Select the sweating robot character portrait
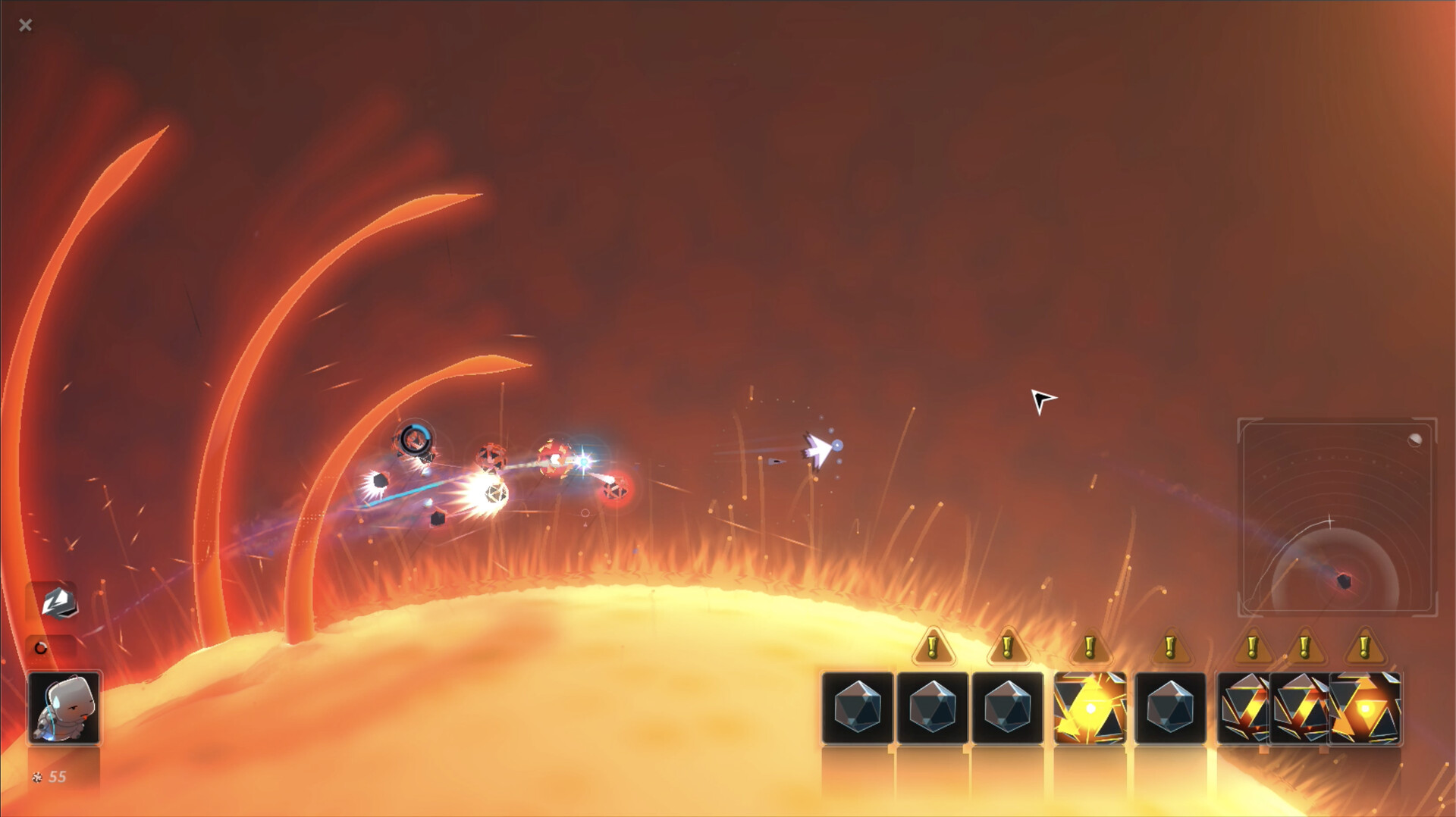 pyautogui.click(x=64, y=707)
